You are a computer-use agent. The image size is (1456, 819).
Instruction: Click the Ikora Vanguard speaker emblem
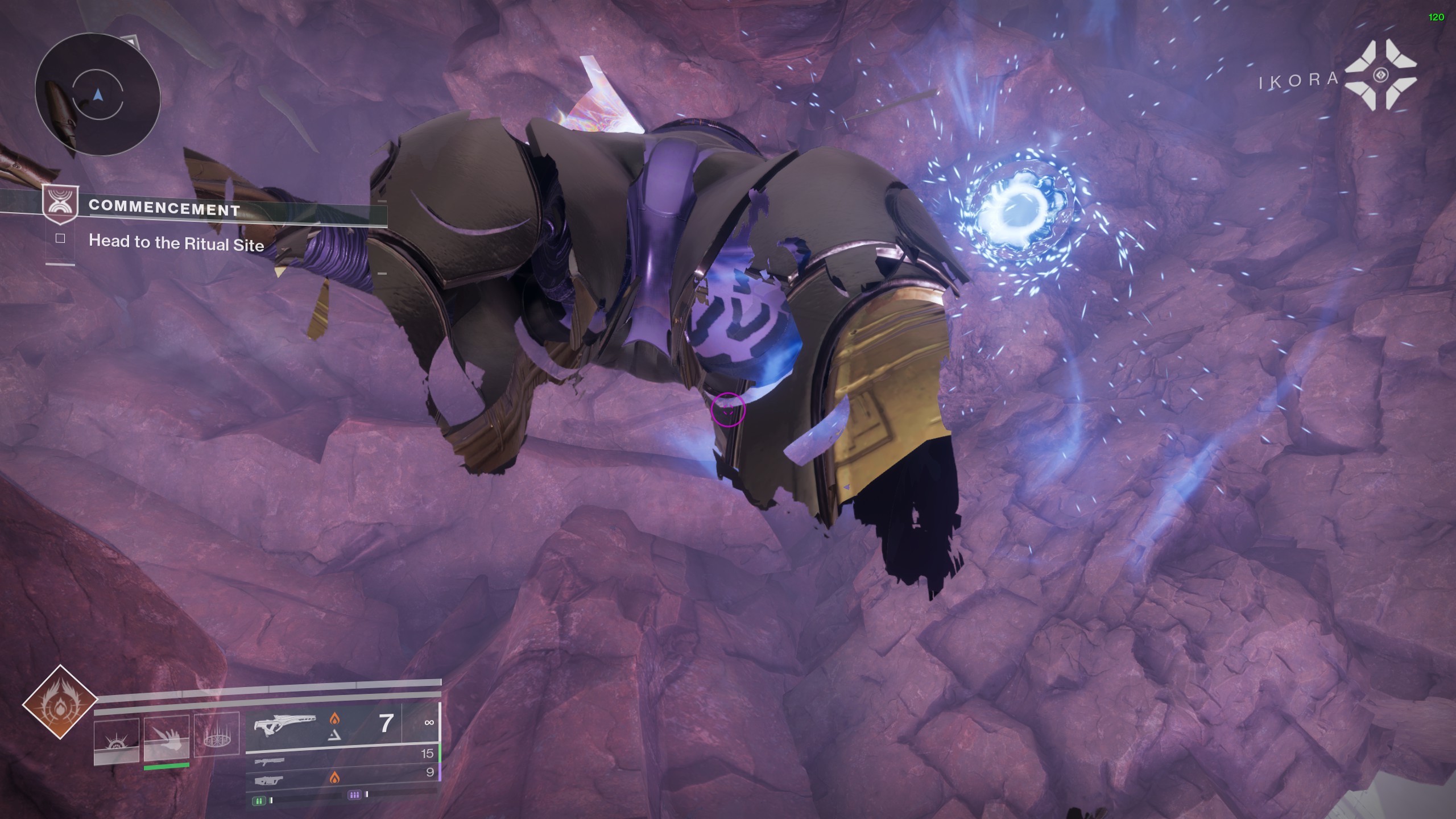pos(1385,76)
